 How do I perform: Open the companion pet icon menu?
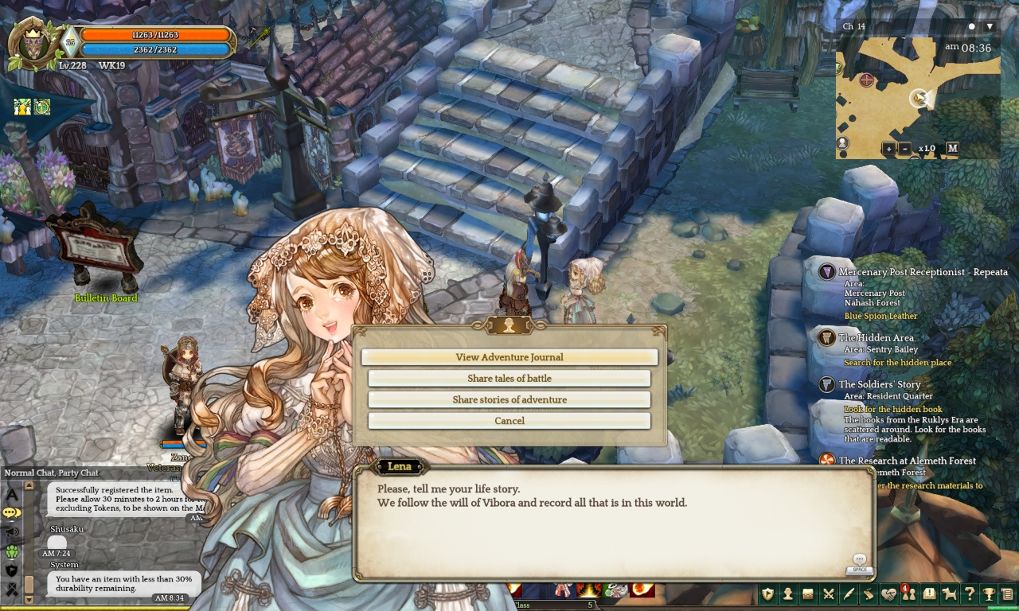(x=949, y=594)
